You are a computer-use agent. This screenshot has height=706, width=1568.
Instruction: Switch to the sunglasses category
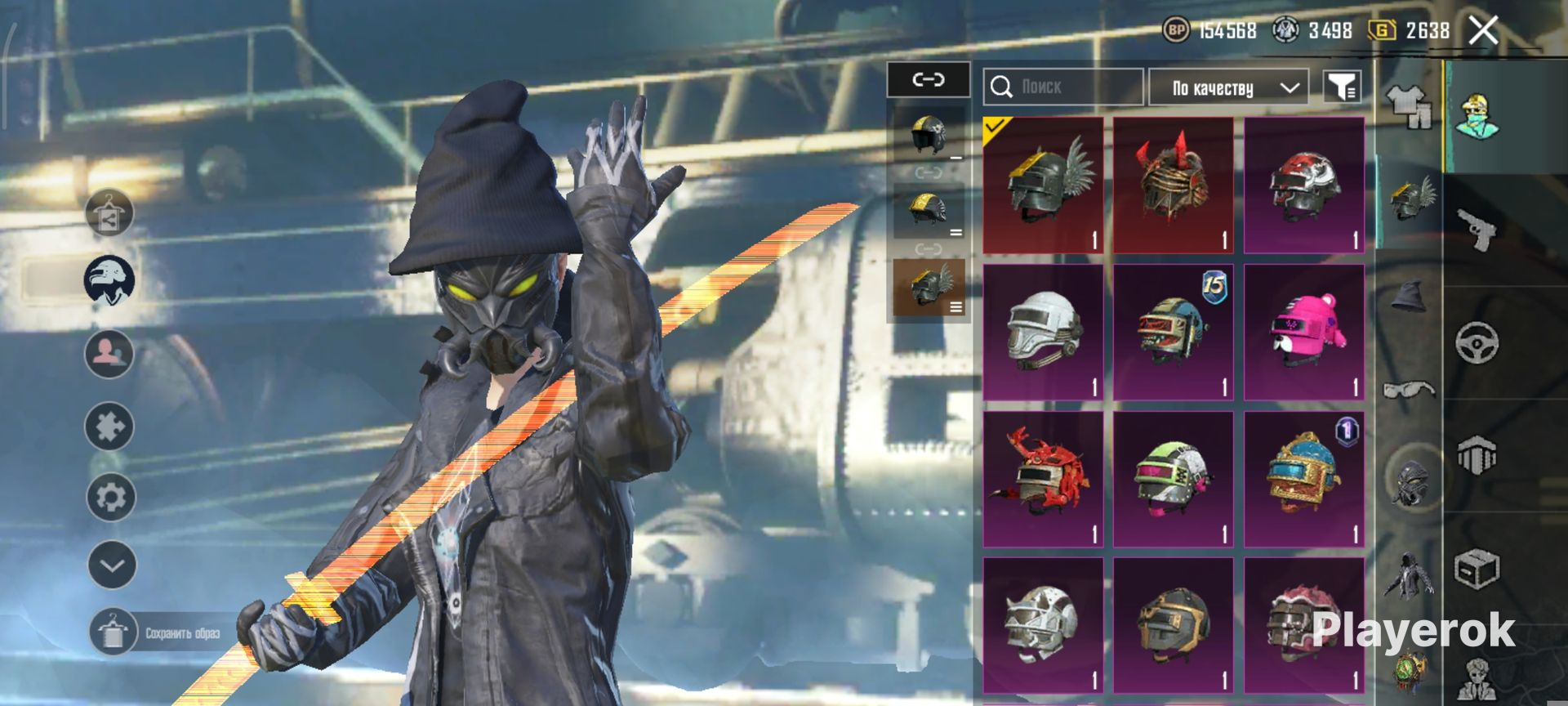[x=1409, y=389]
